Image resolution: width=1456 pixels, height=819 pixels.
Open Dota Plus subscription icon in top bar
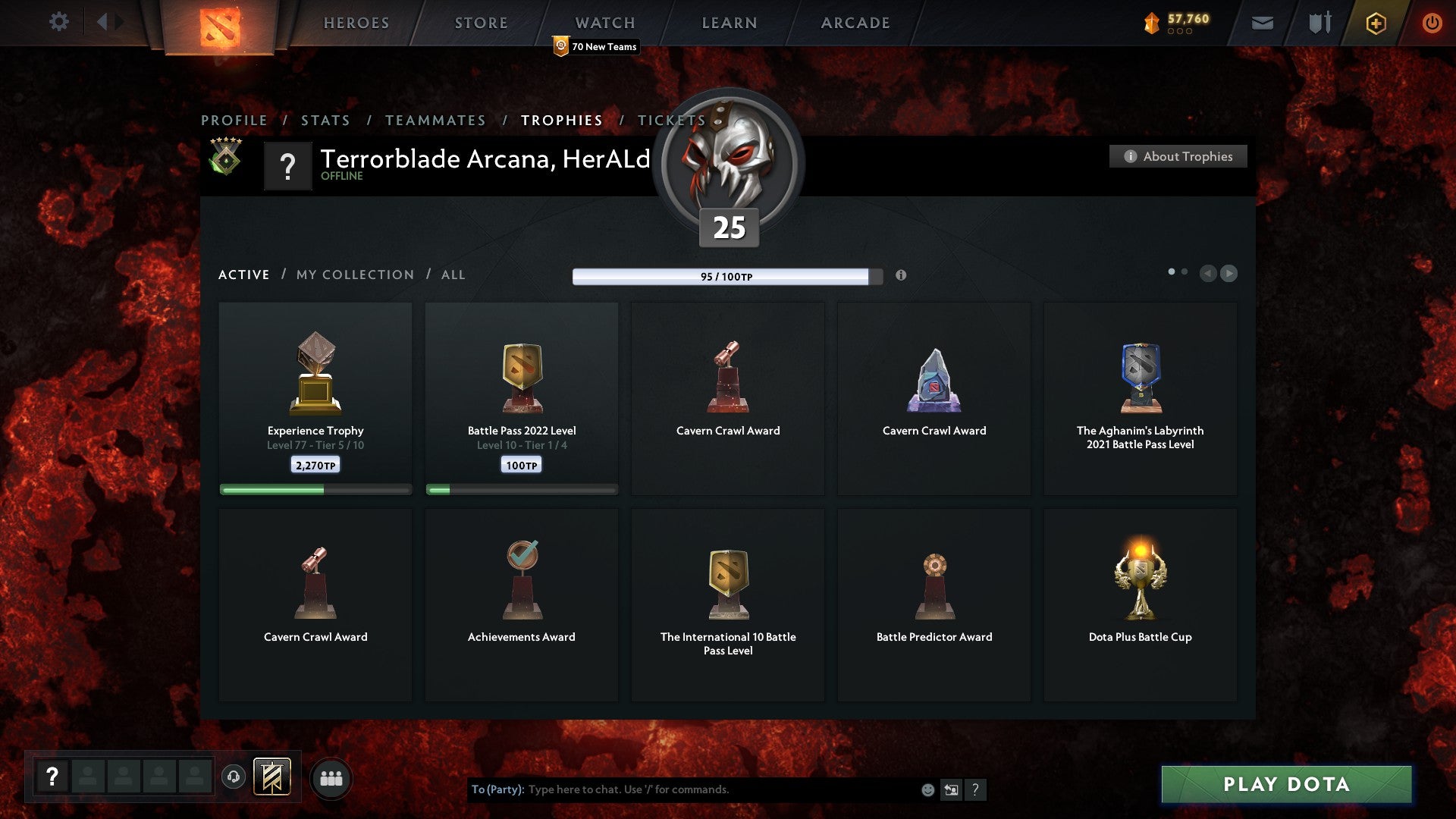(1375, 23)
